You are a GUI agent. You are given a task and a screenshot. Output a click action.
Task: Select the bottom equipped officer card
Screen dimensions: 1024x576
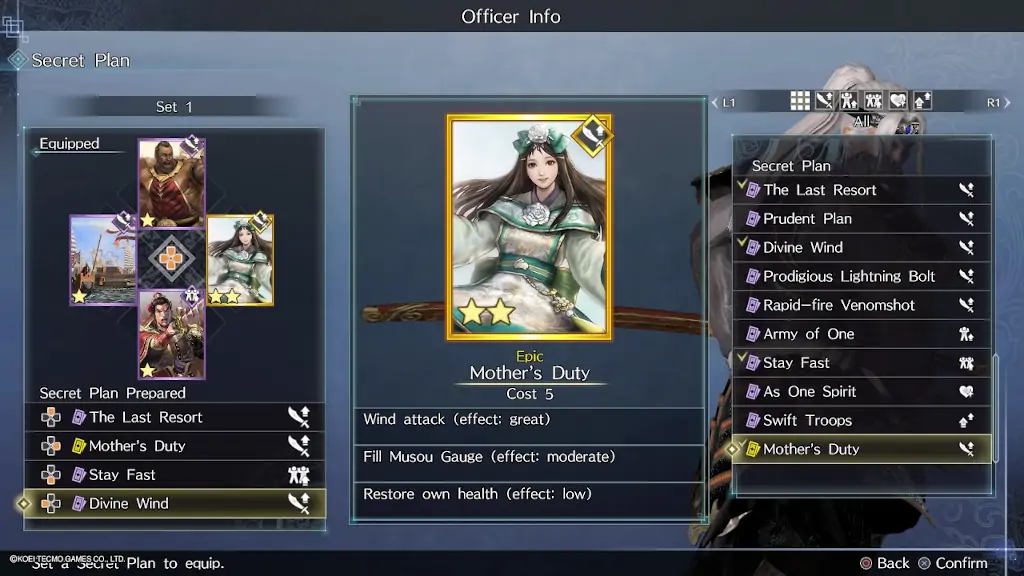click(x=171, y=335)
